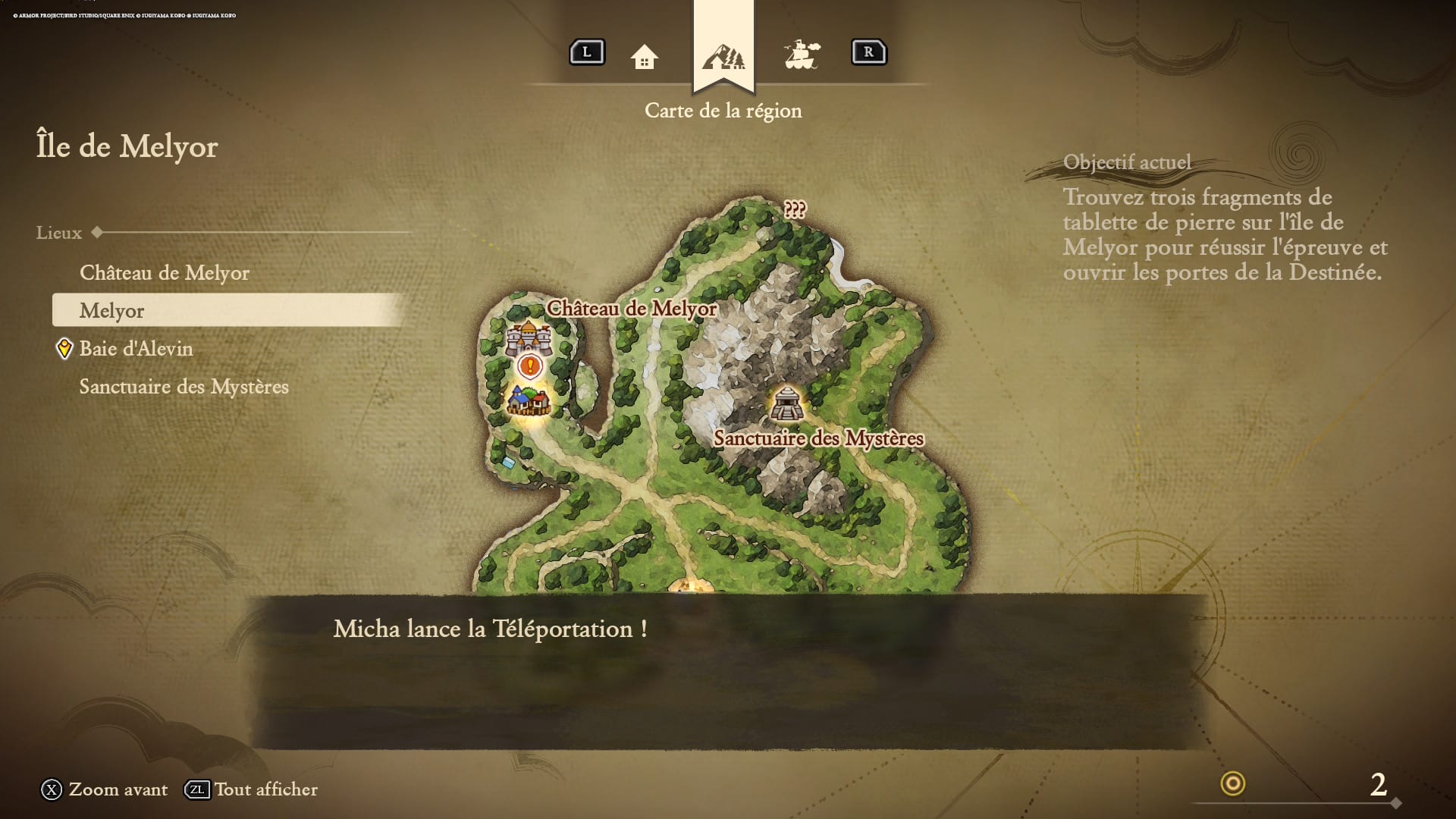Open the region map mountain tab
The height and width of the screenshot is (819, 1456).
[723, 56]
